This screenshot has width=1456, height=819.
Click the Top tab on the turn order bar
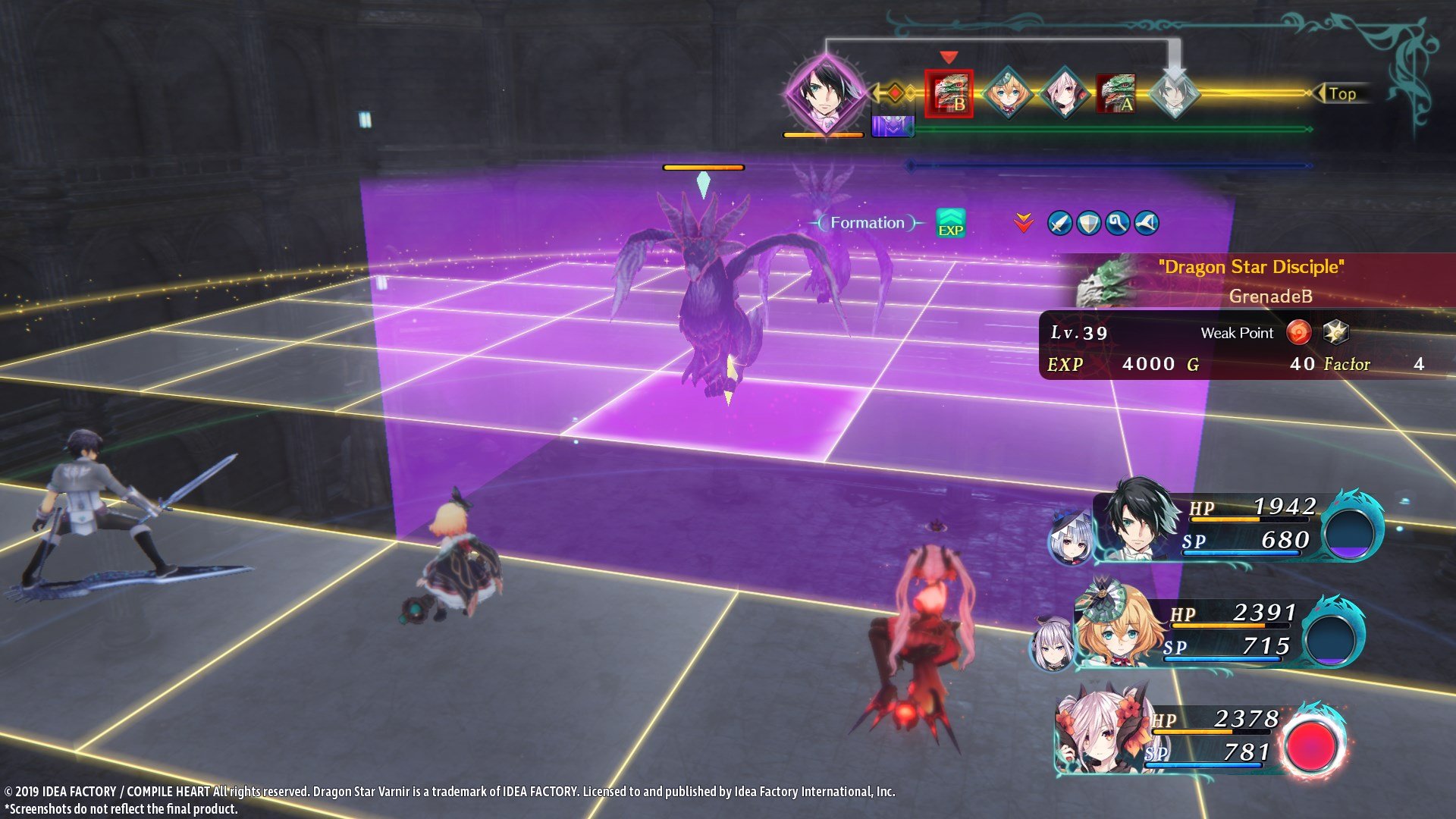click(x=1343, y=94)
